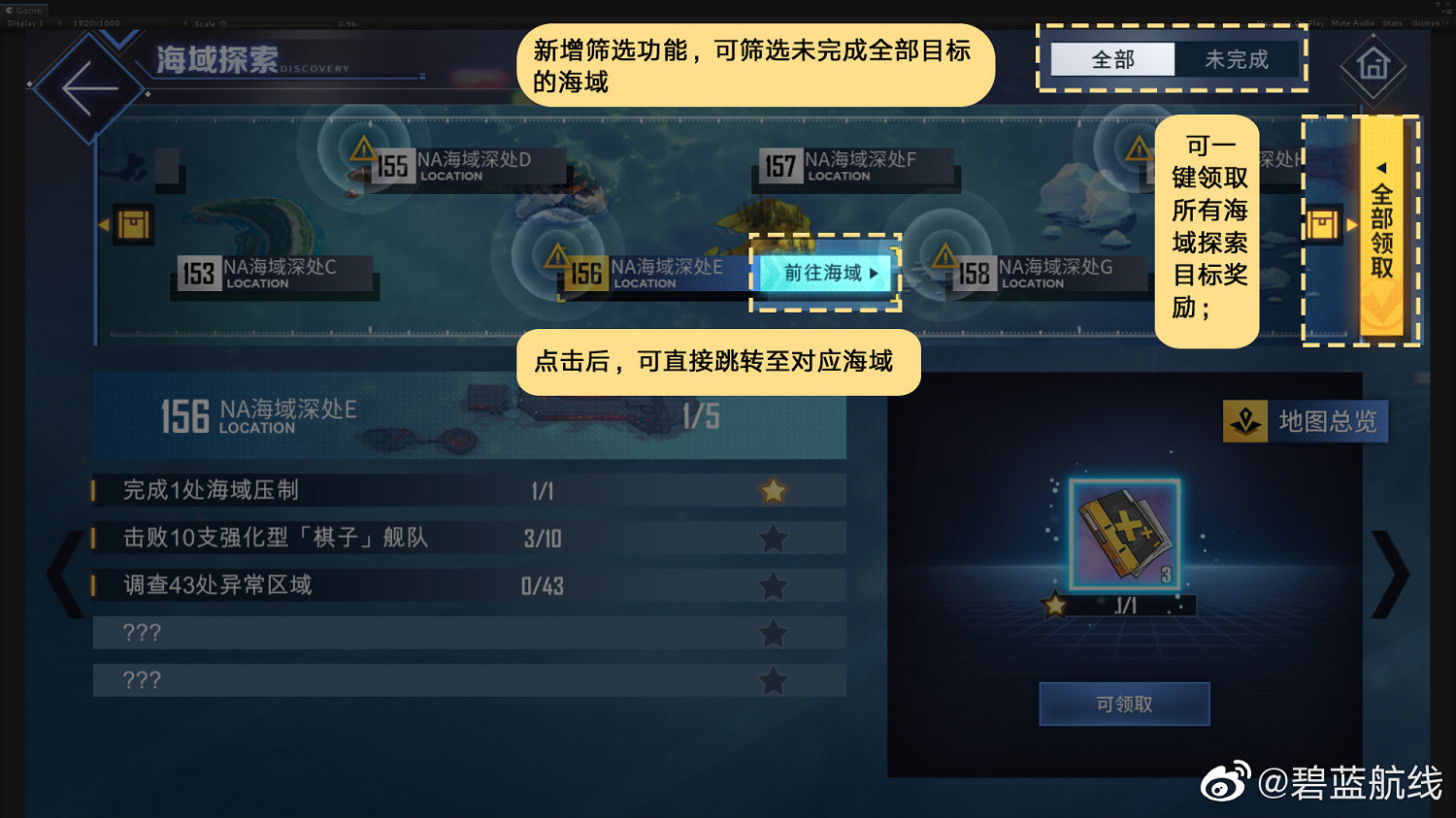The height and width of the screenshot is (818, 1456).
Task: Click the 前往海域 button
Action: point(825,275)
